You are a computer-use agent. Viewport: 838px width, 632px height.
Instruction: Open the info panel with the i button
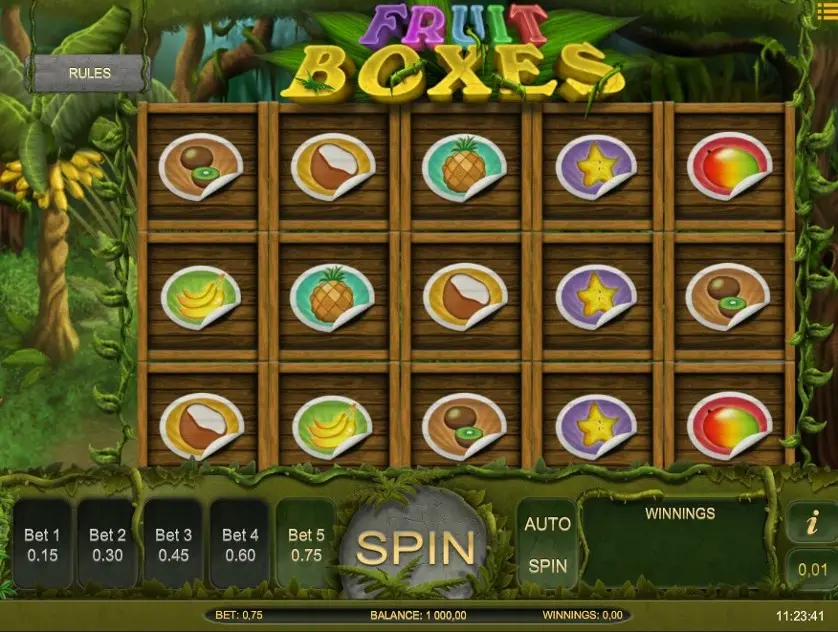[811, 522]
